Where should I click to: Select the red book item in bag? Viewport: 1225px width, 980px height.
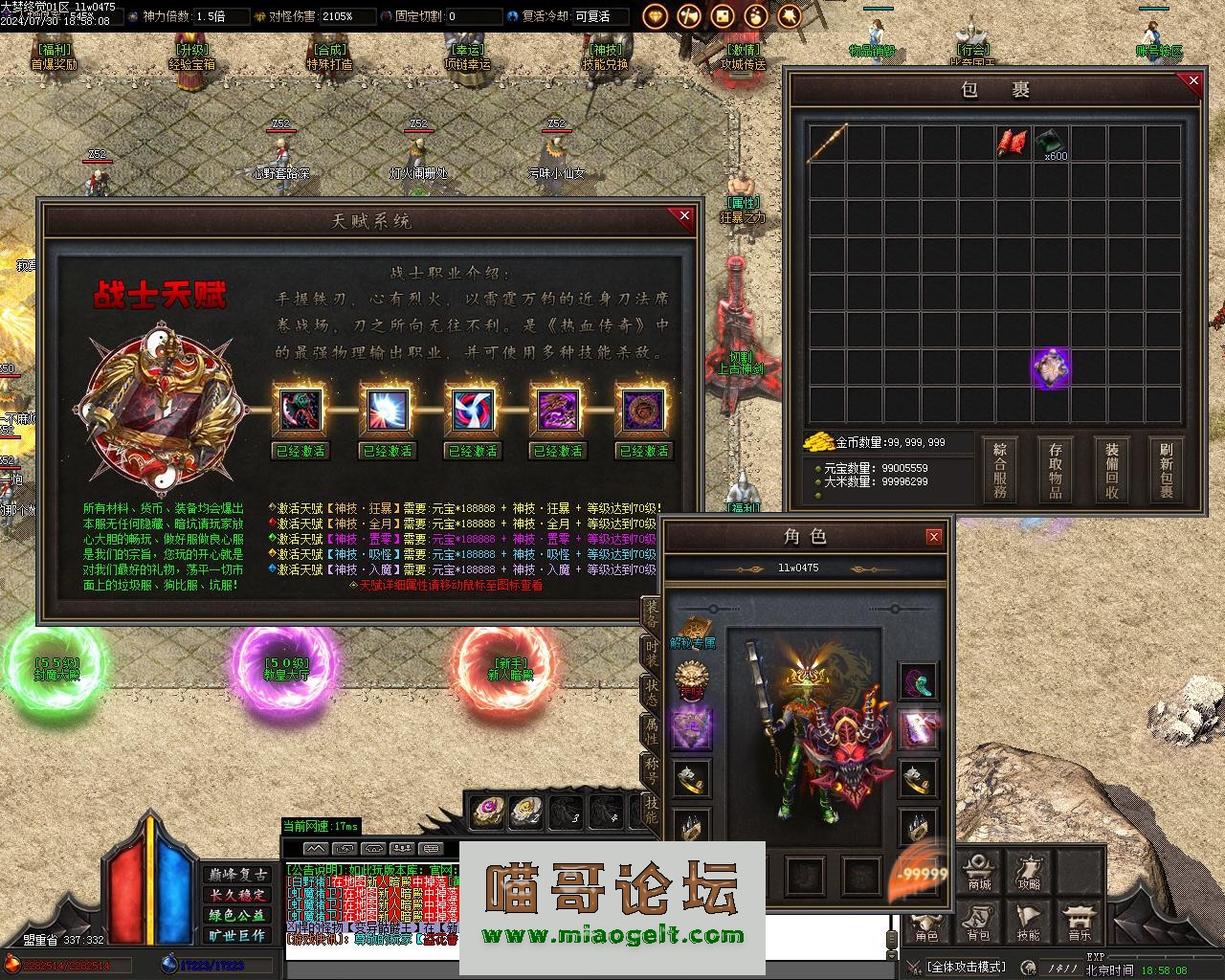[x=1012, y=143]
